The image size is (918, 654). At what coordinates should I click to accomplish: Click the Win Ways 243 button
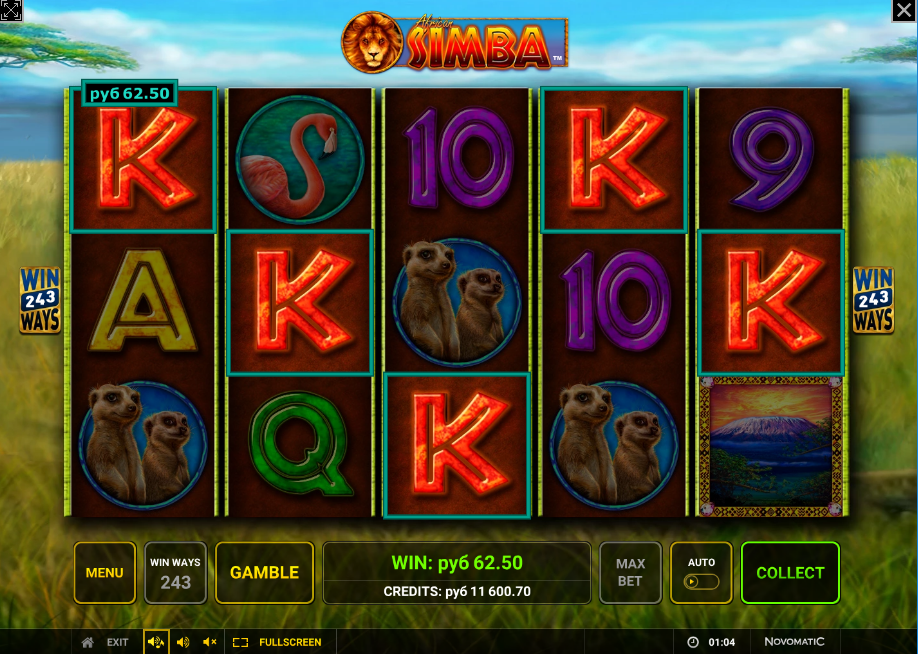tap(175, 573)
